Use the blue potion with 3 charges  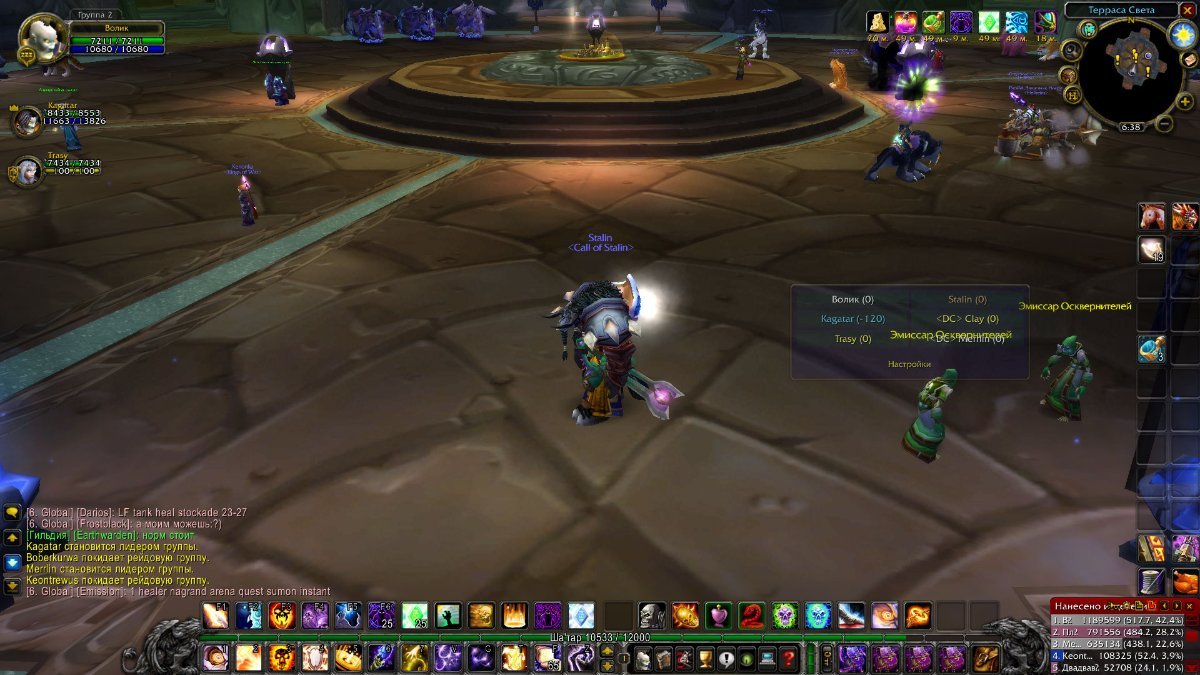coord(1151,349)
